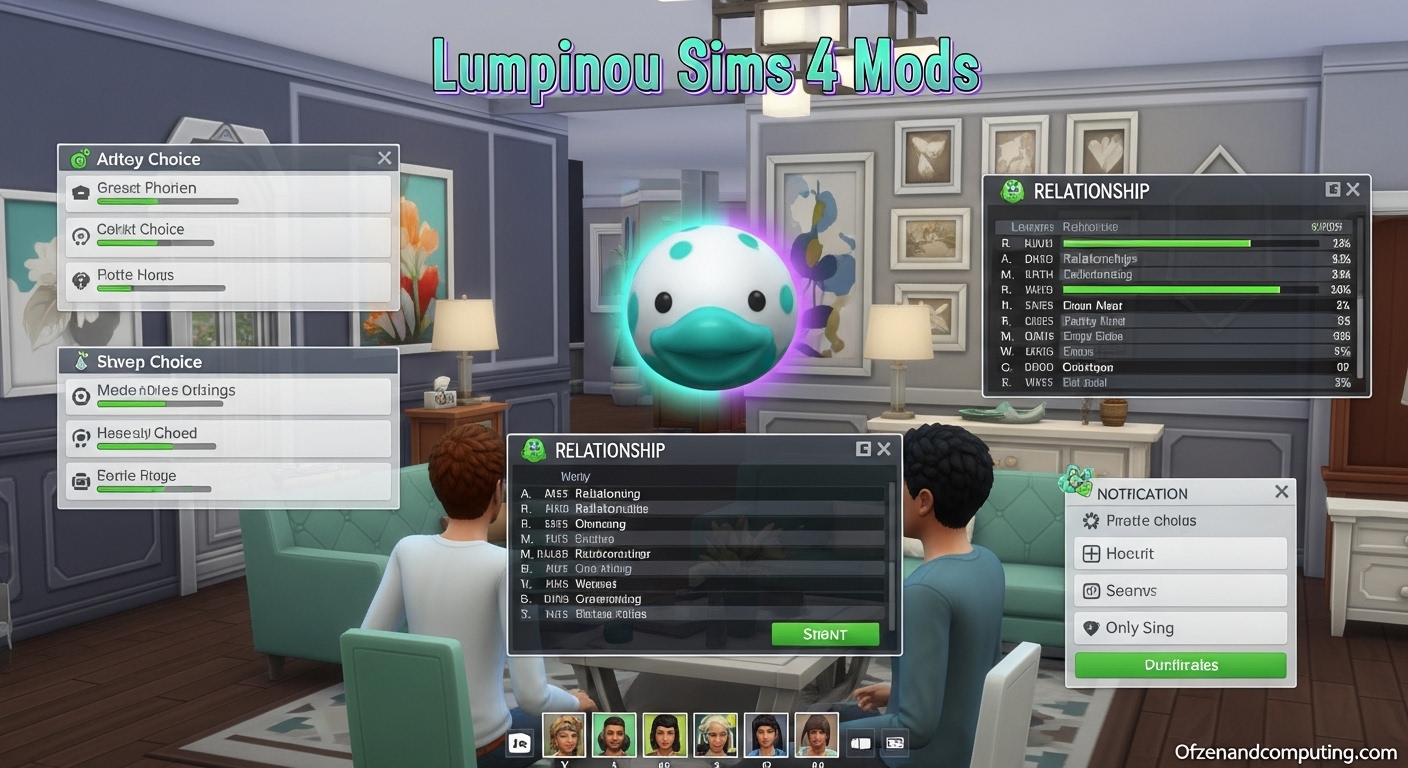Viewport: 1408px width, 768px height.
Task: Select the last sim portrait in the bottom bar
Action: click(x=816, y=733)
